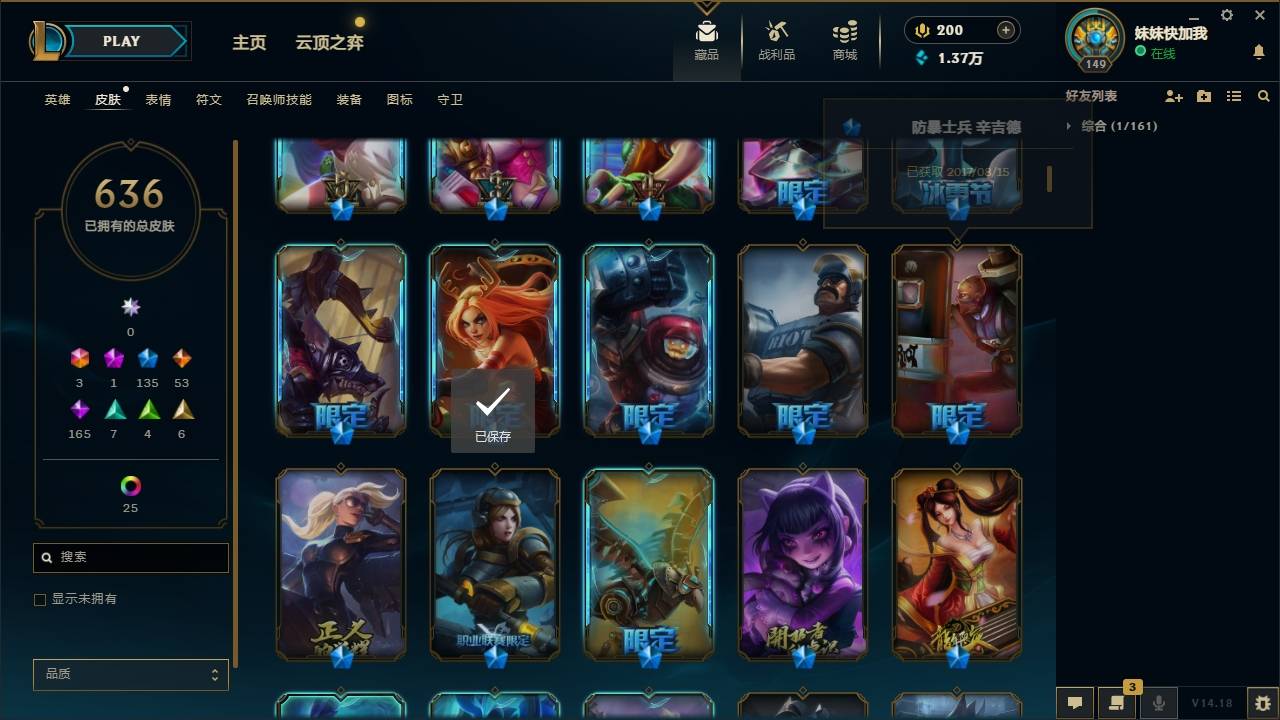Enable the 显示未拥有 checkbox
This screenshot has height=720, width=1280.
(40, 598)
